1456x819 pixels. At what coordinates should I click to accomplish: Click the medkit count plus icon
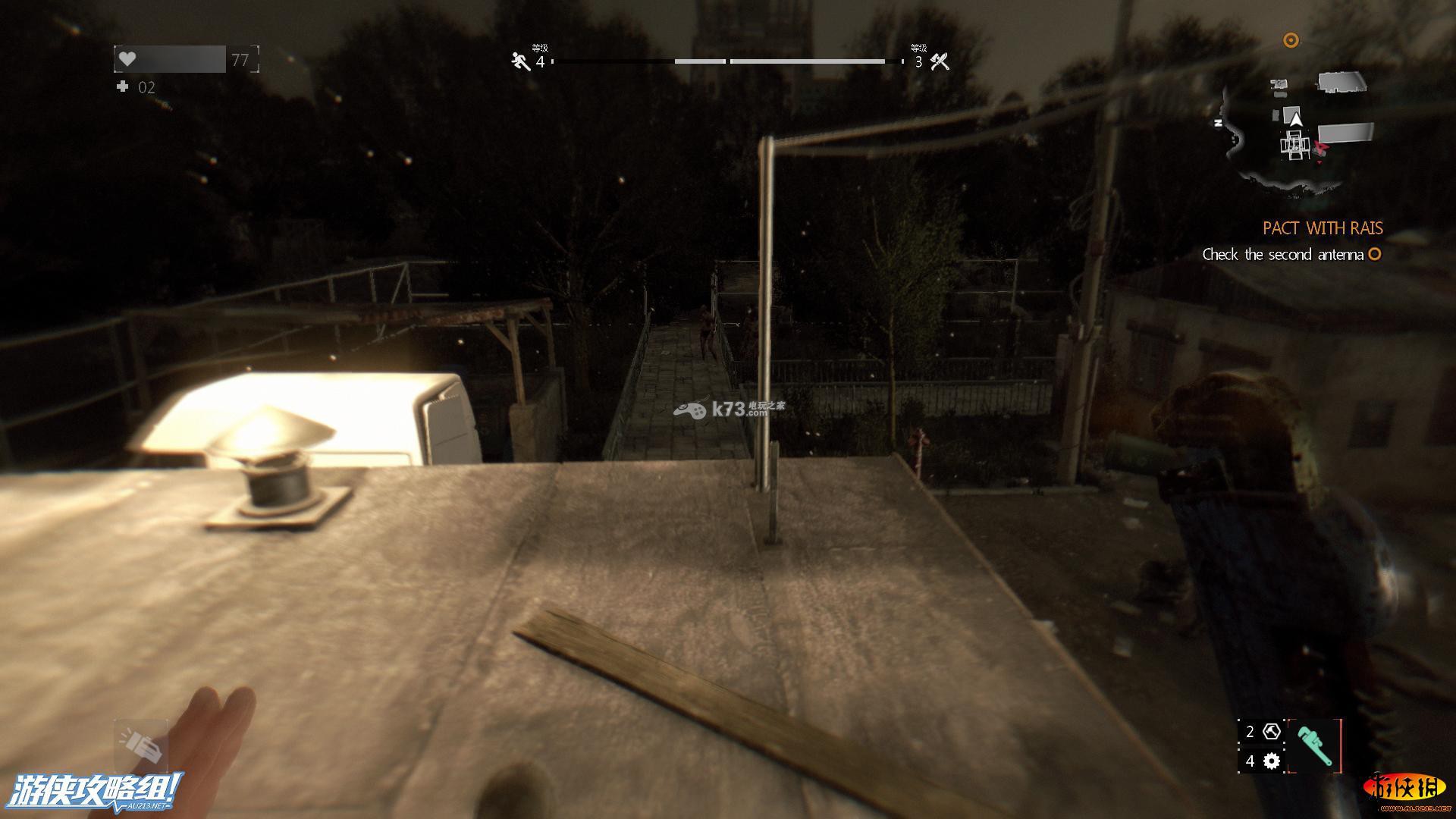(x=123, y=87)
